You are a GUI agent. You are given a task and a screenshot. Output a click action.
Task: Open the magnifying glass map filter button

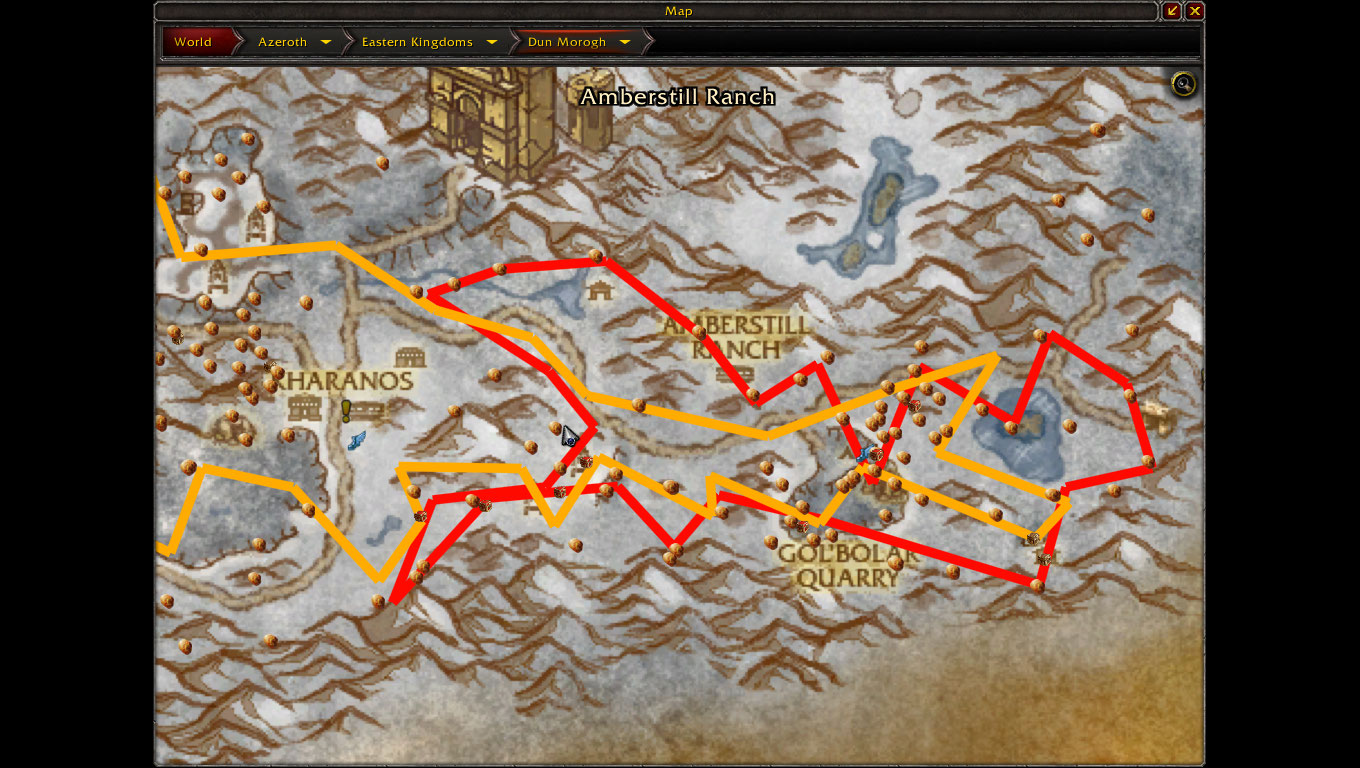(x=1184, y=84)
